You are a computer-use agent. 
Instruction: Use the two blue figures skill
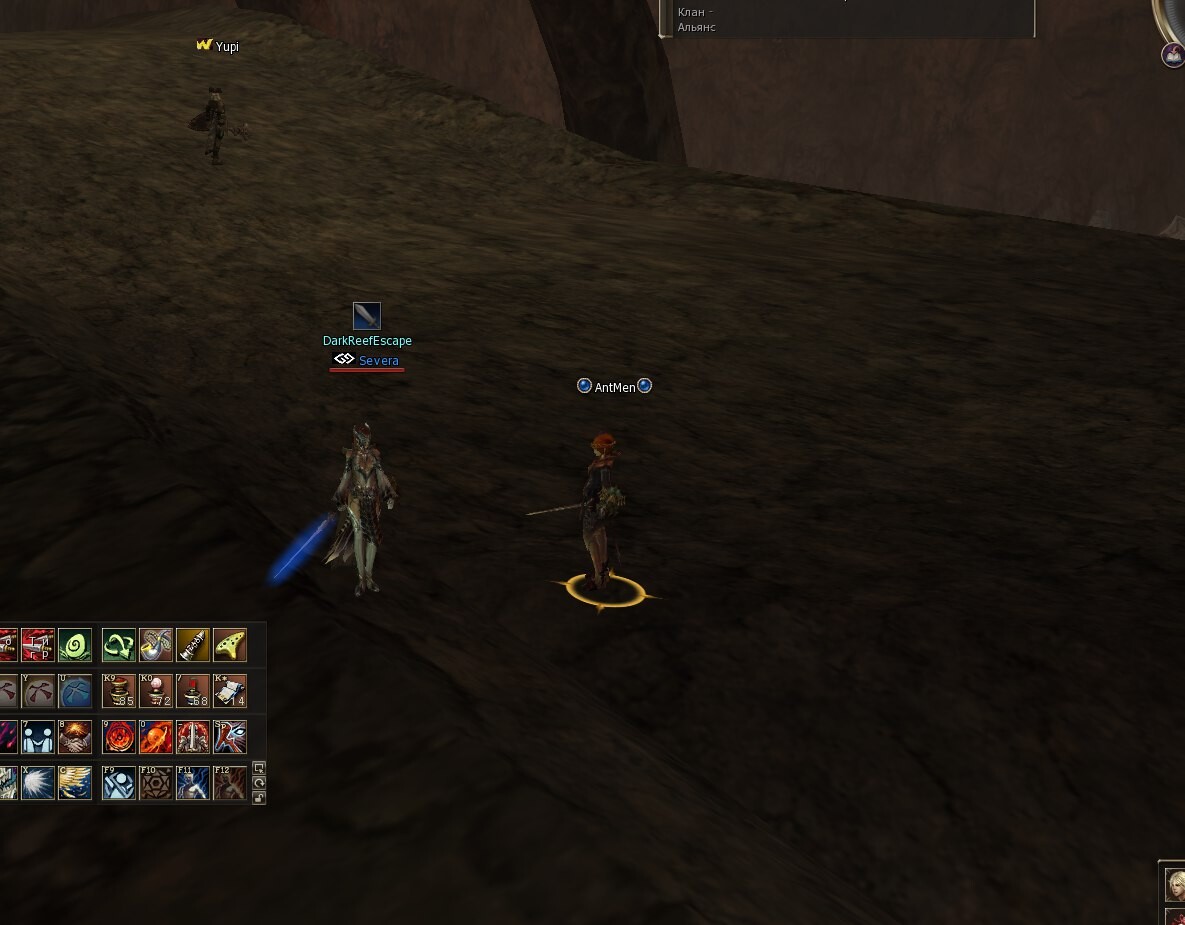coord(38,737)
